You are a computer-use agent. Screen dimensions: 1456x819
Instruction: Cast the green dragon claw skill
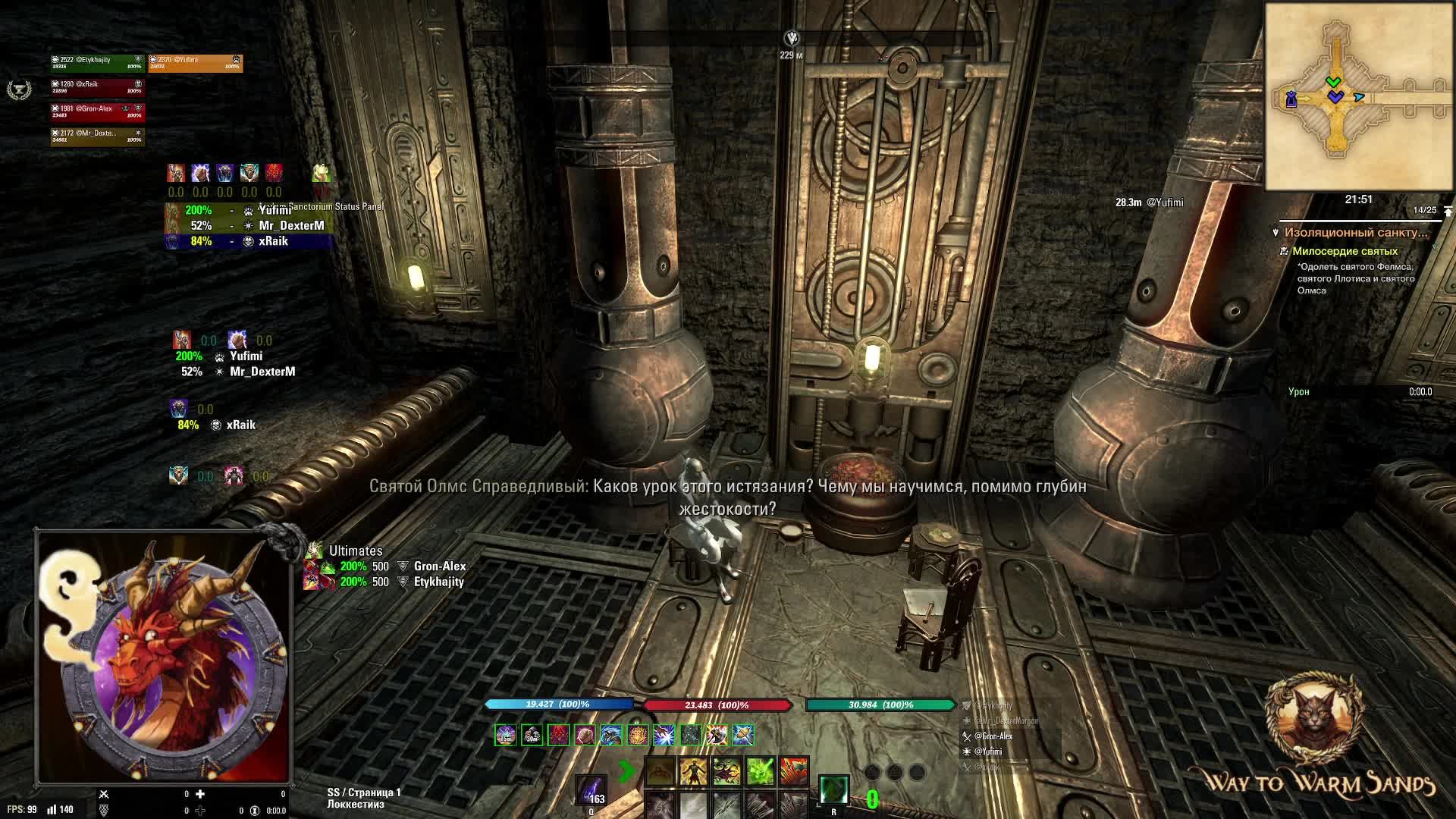(x=726, y=772)
